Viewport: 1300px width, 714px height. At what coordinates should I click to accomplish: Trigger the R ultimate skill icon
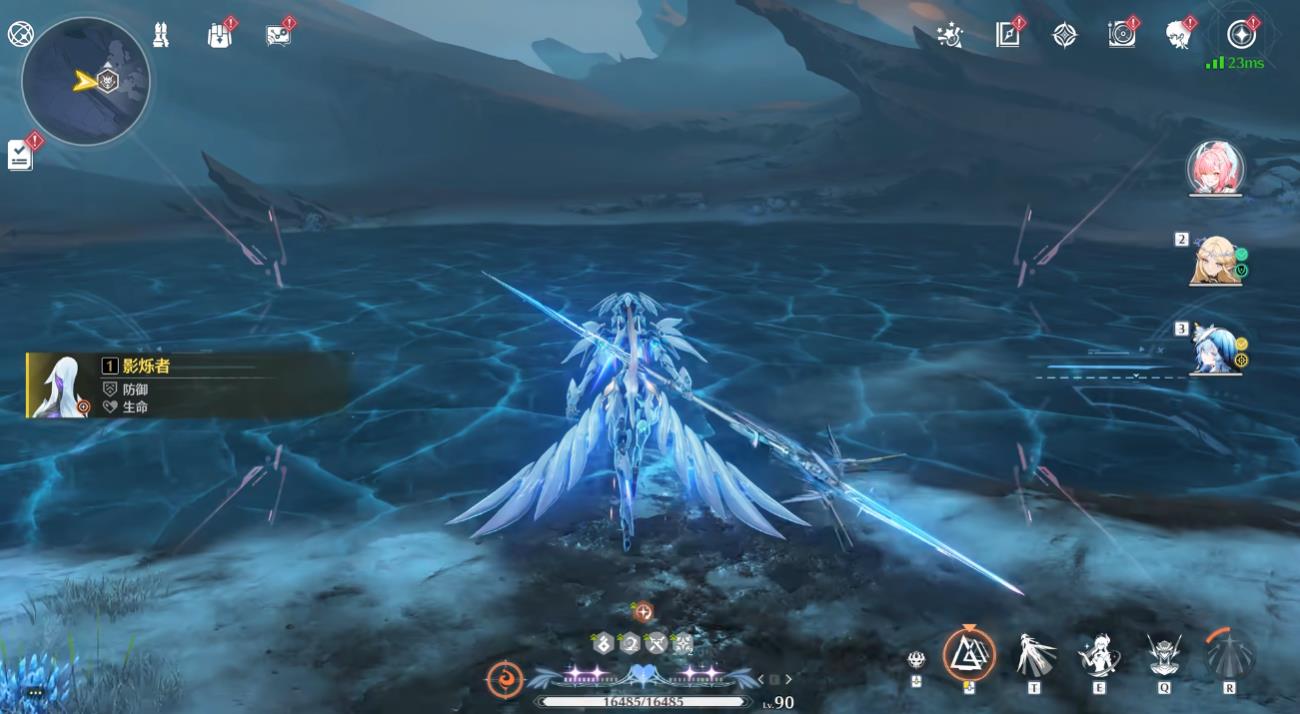tap(1229, 655)
